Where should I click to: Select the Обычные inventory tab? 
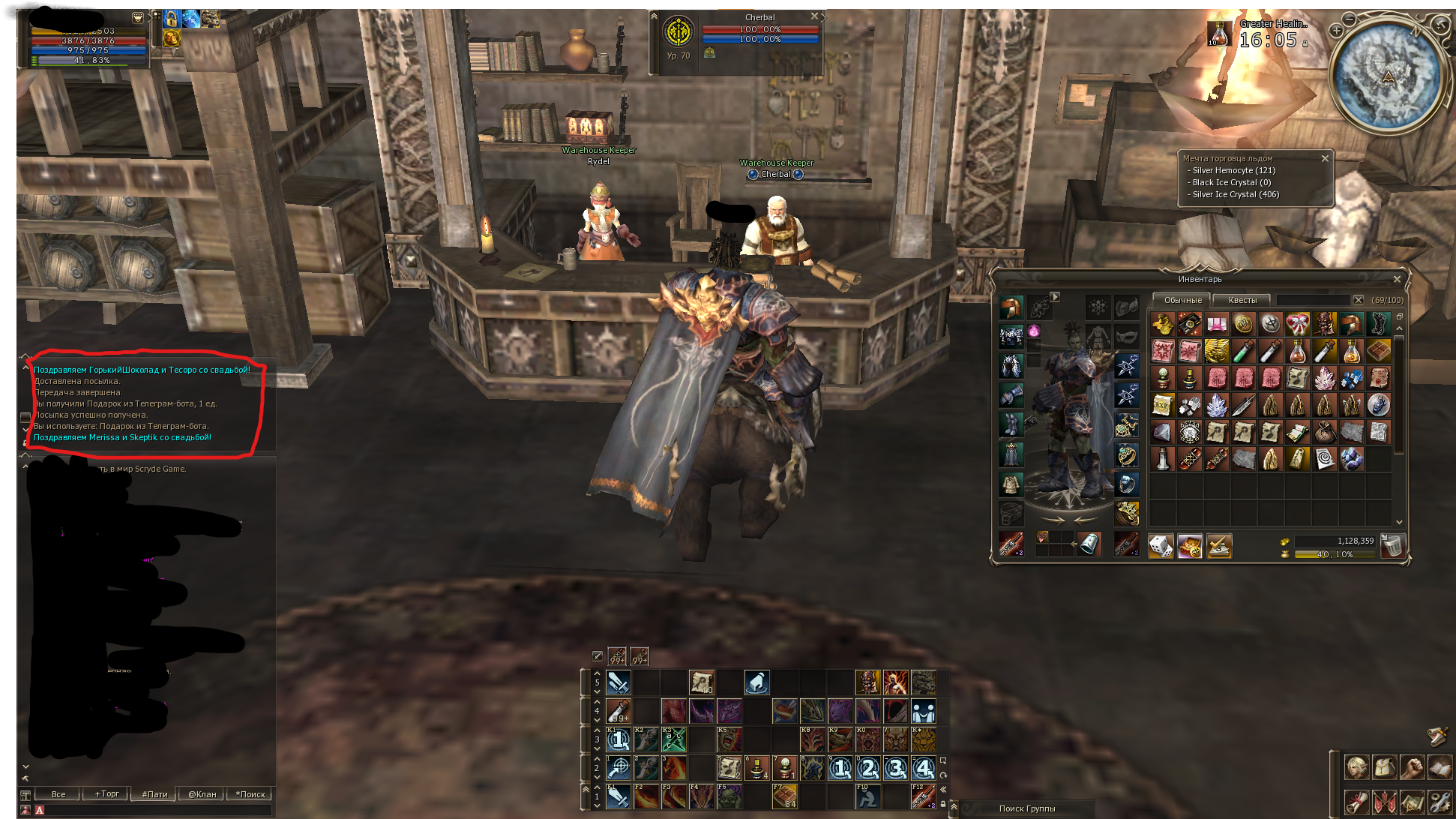pyautogui.click(x=1182, y=300)
